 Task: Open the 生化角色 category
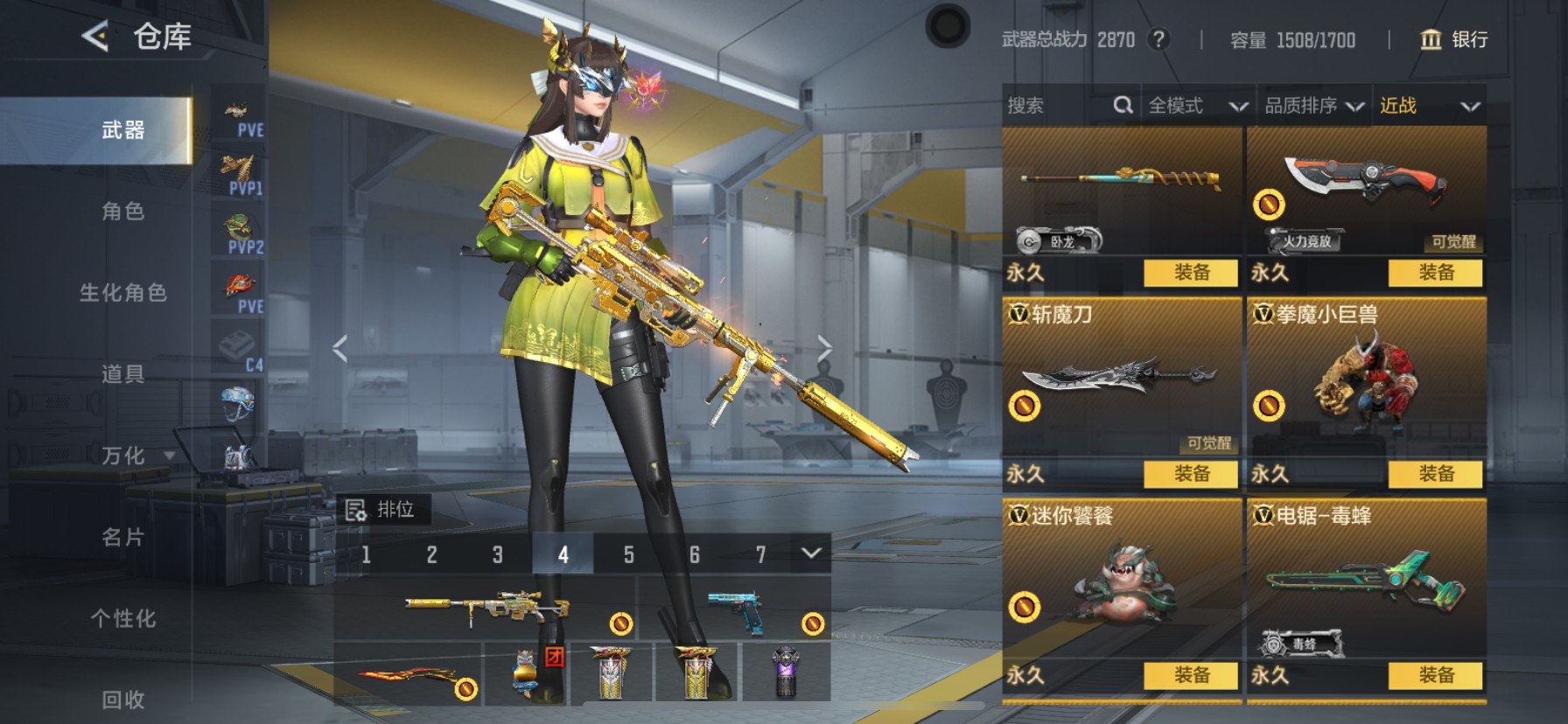pos(122,292)
